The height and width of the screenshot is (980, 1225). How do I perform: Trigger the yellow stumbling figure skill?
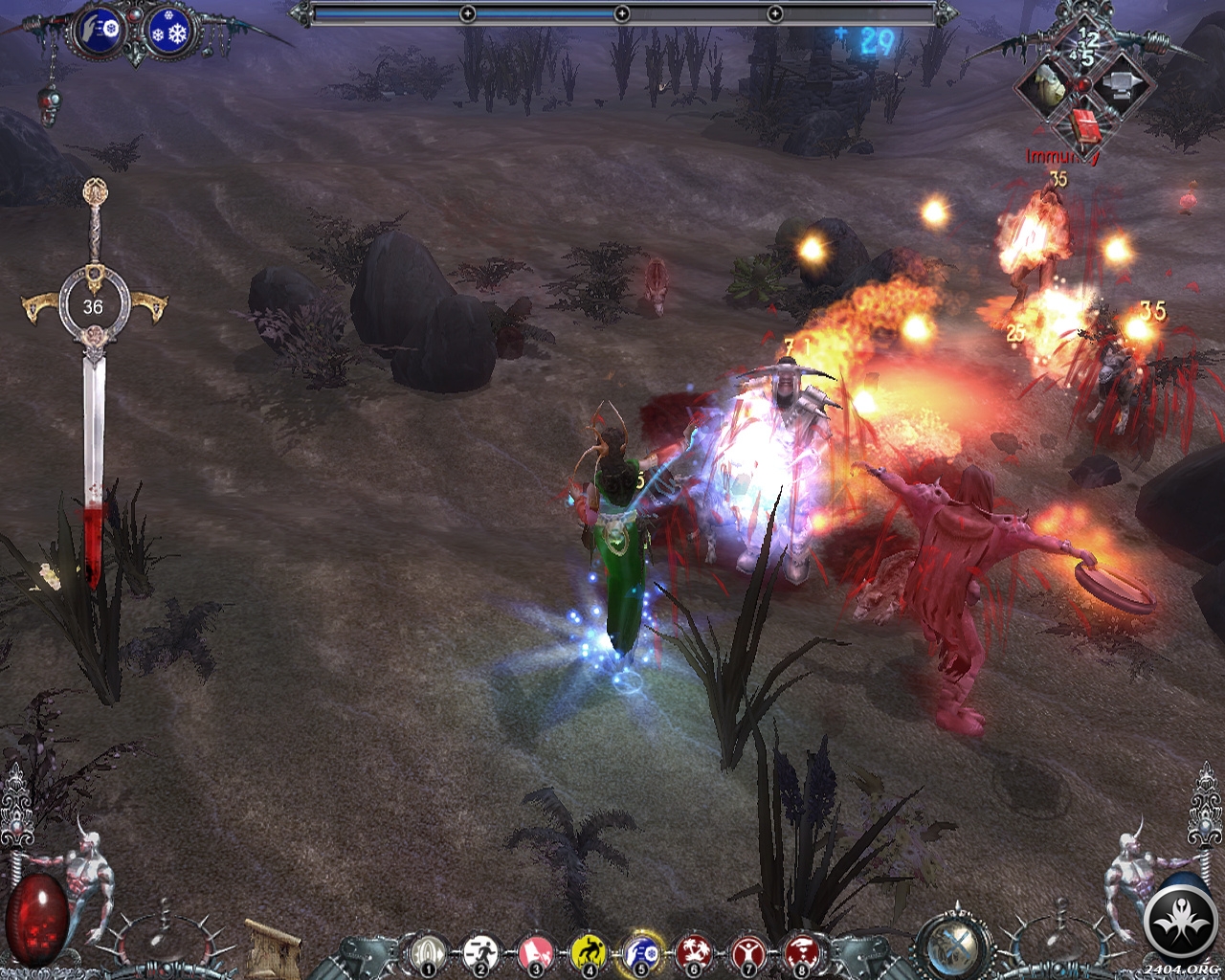click(589, 952)
